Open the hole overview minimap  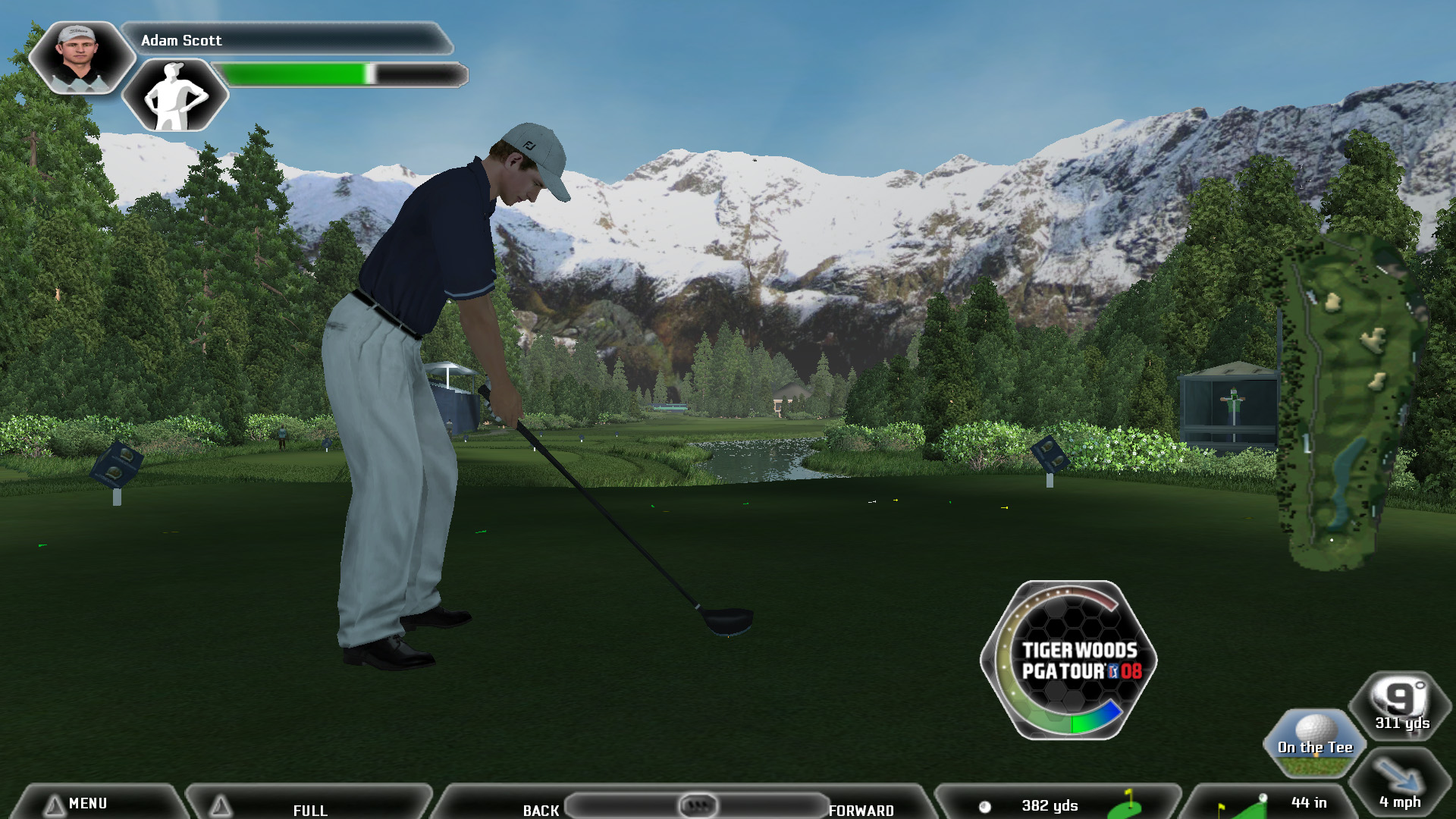click(1348, 402)
